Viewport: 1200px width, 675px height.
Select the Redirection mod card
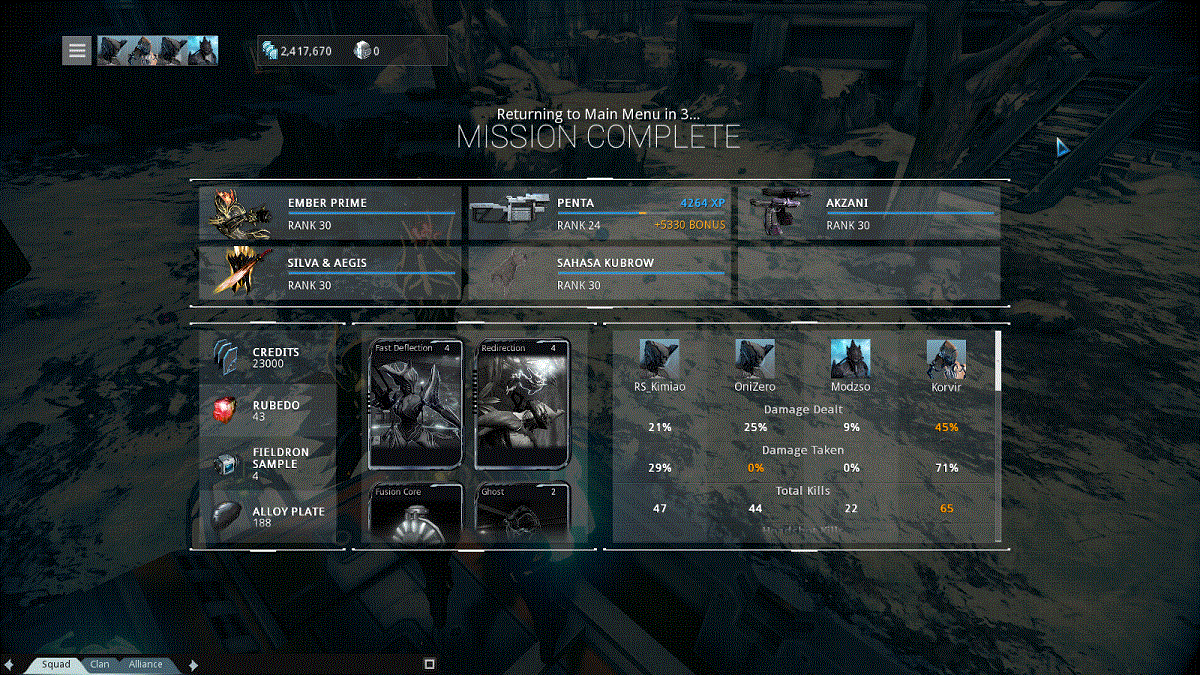(x=520, y=404)
